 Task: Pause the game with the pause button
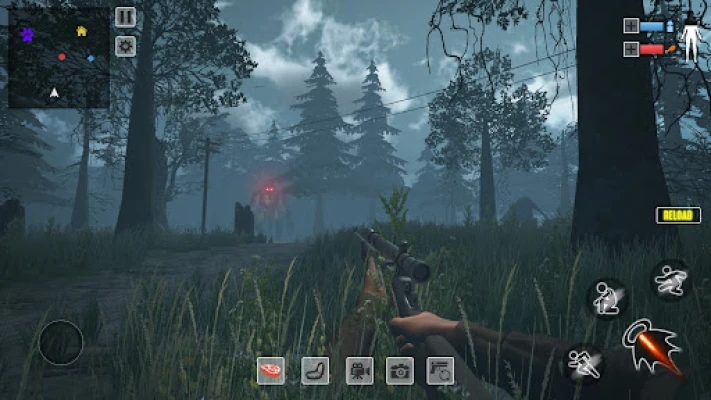tap(125, 17)
